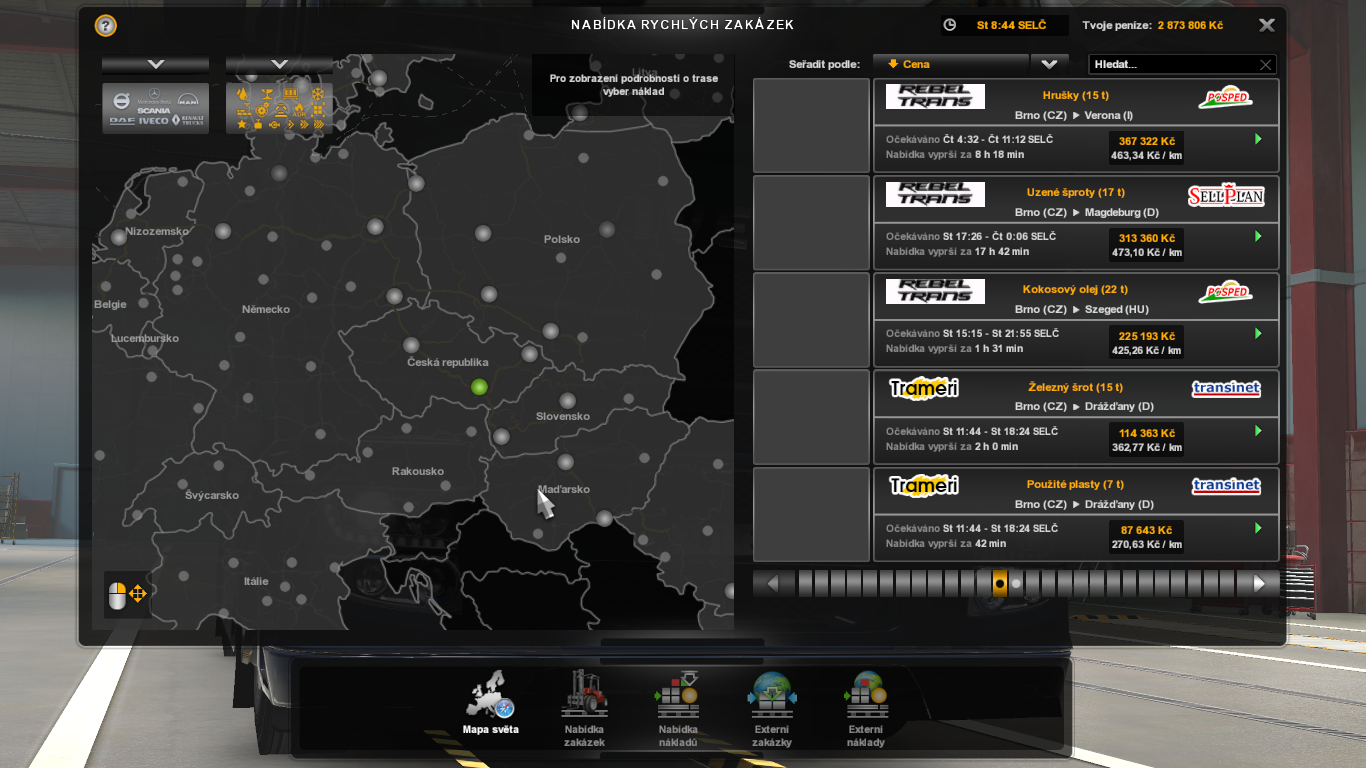The width and height of the screenshot is (1366, 768).
Task: Choose the Uzené šproty job to Magdeburg
Action: click(x=1075, y=223)
